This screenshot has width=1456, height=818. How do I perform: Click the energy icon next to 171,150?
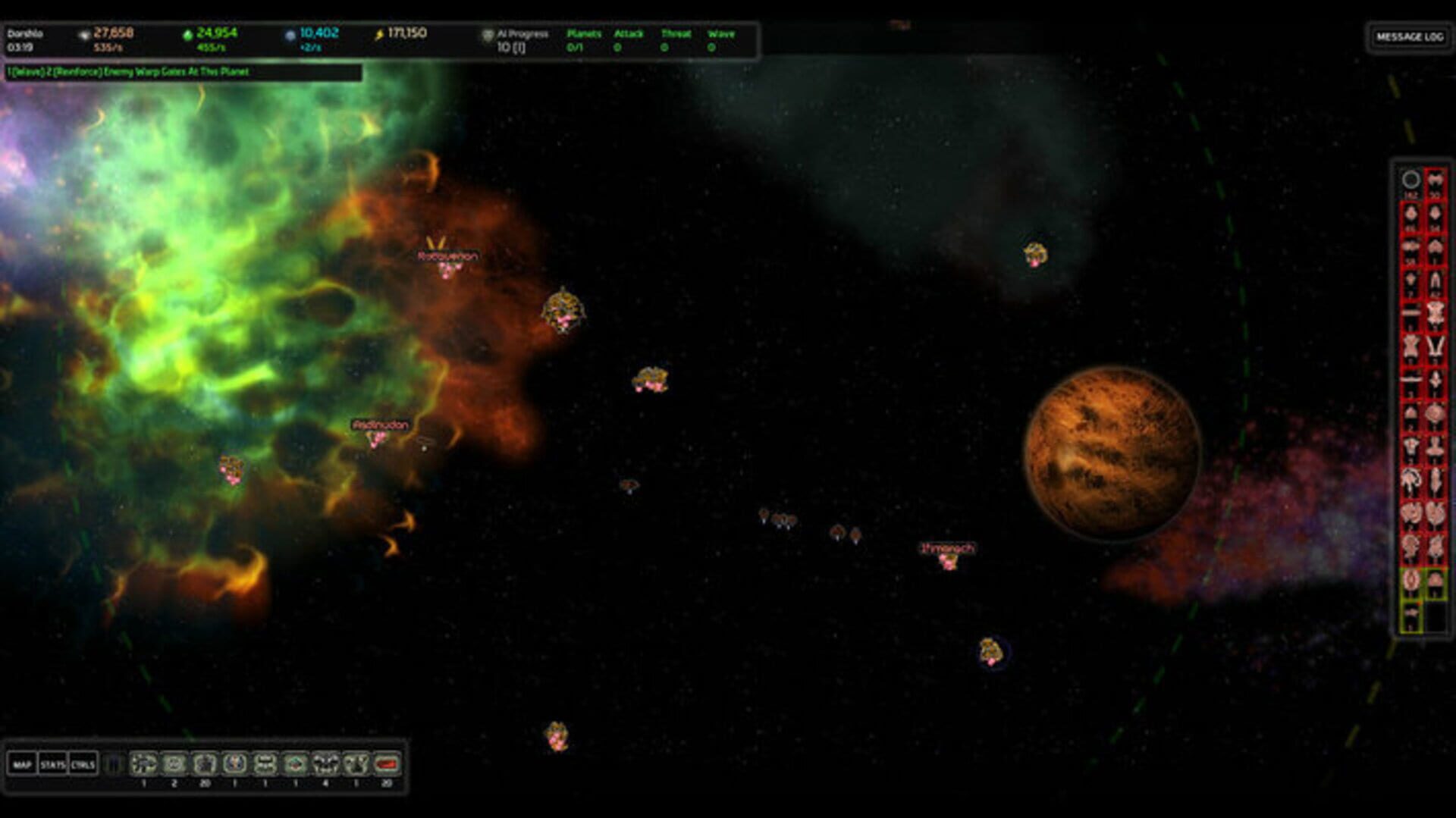(x=378, y=34)
